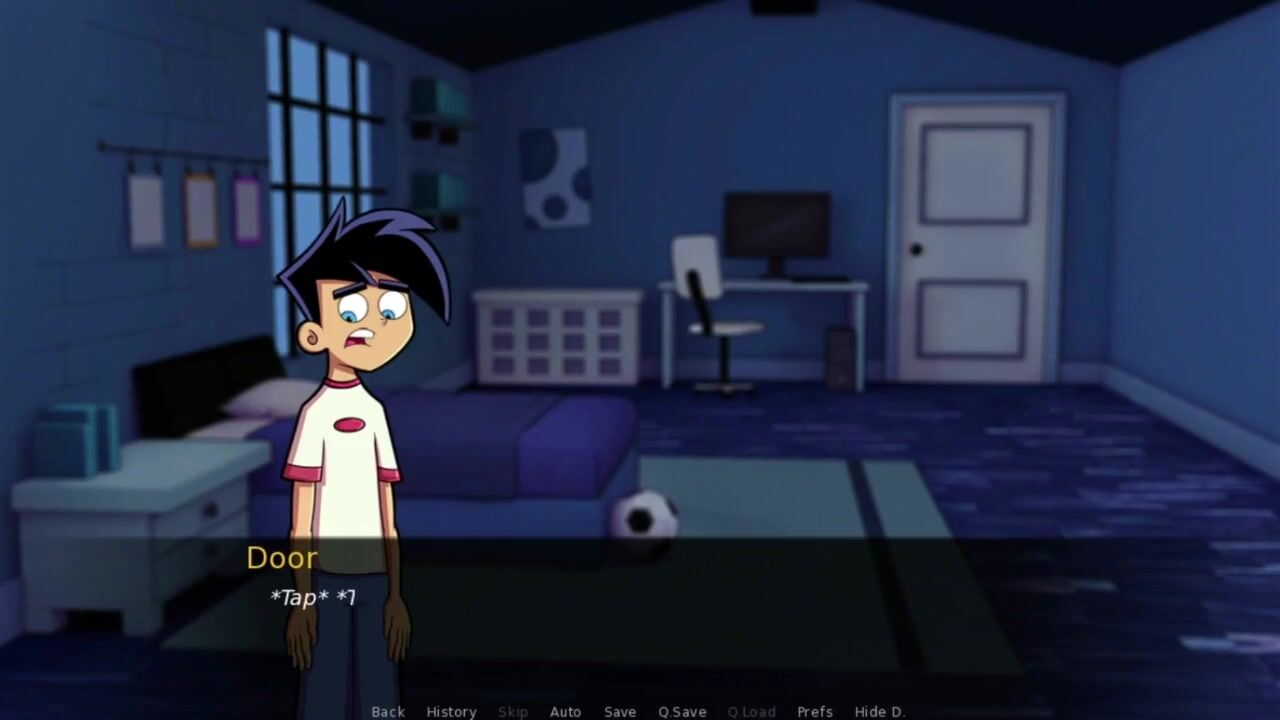Screen dimensions: 1280x720
Task: Open the Save game screen
Action: coord(620,712)
